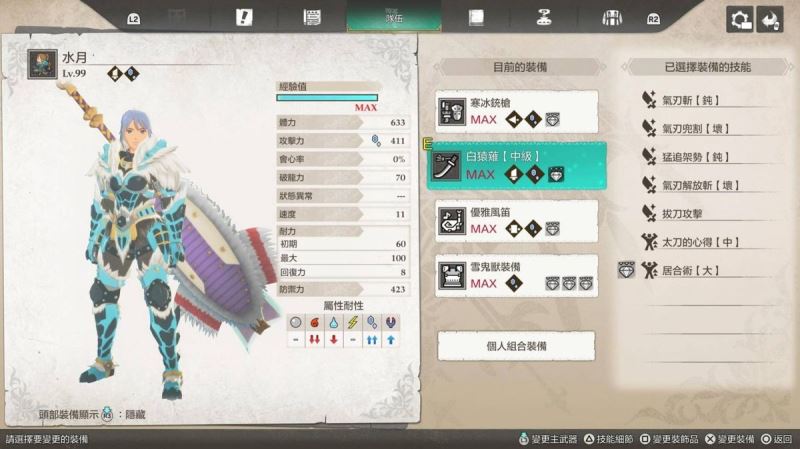Viewport: 800px width, 449px height.
Task: Open the joystick icon tab
Action: [545, 17]
